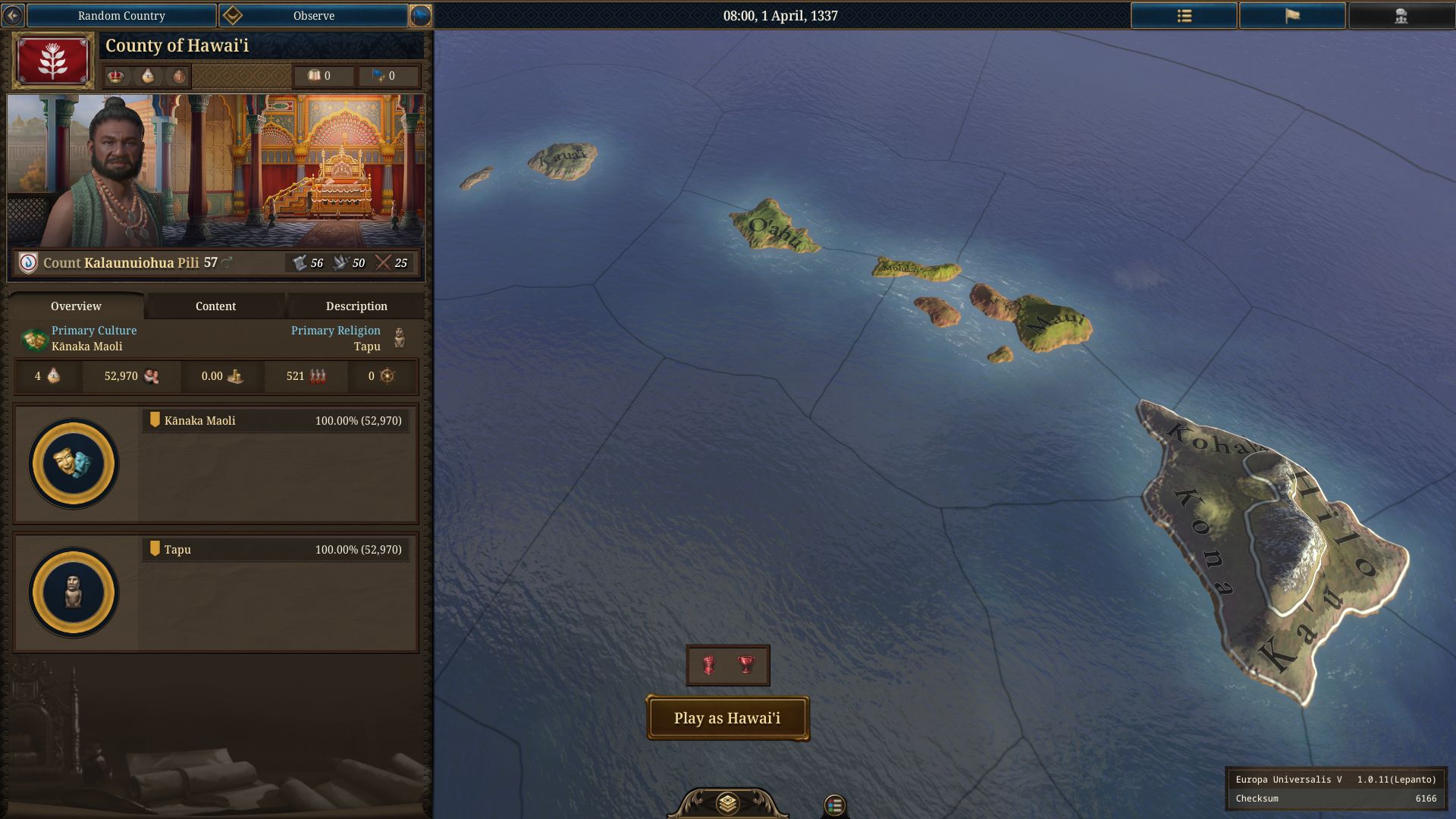
Task: Show the Overview tab
Action: [76, 306]
